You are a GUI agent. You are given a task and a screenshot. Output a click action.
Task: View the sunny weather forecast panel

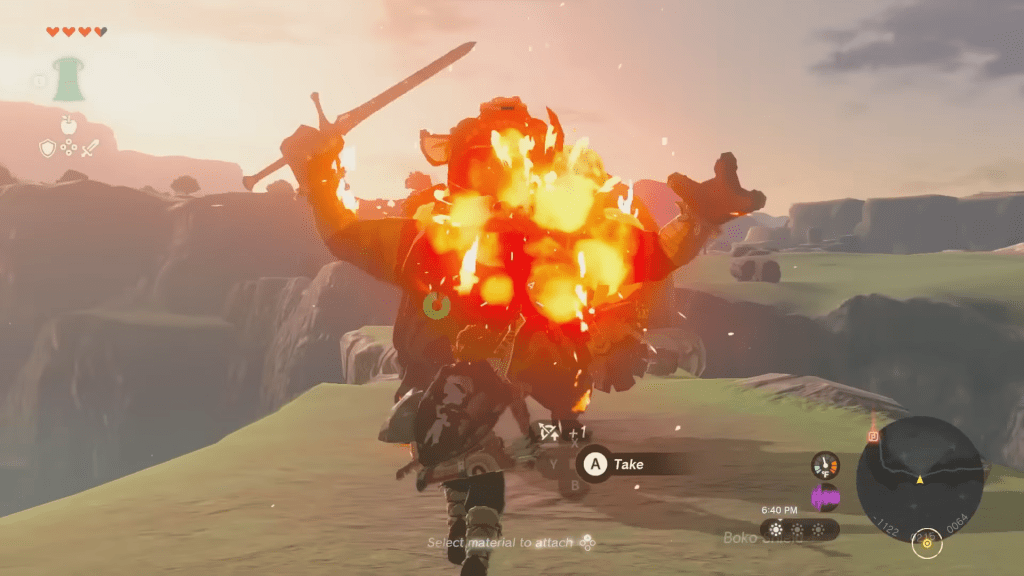pos(798,529)
